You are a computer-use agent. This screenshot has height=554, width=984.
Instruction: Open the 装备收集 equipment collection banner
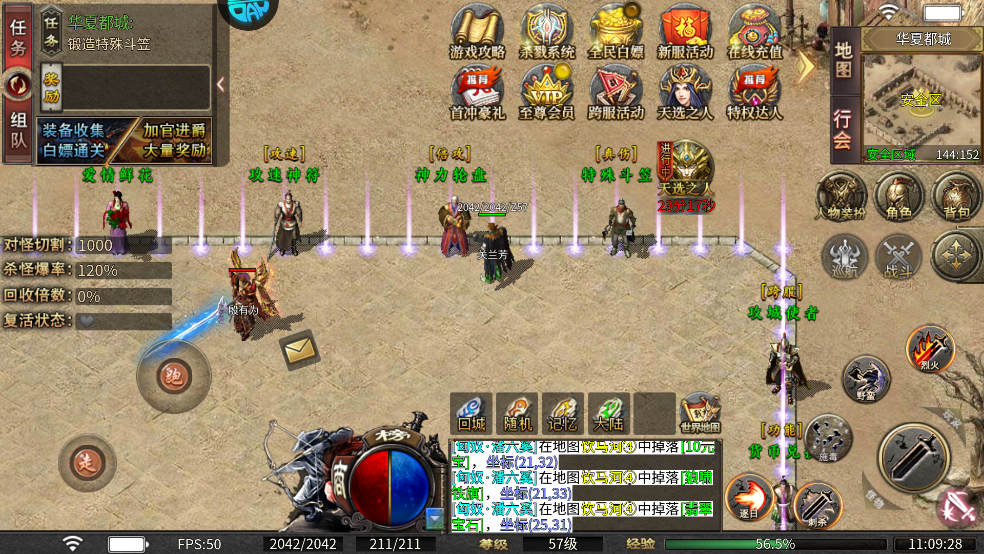pos(73,141)
